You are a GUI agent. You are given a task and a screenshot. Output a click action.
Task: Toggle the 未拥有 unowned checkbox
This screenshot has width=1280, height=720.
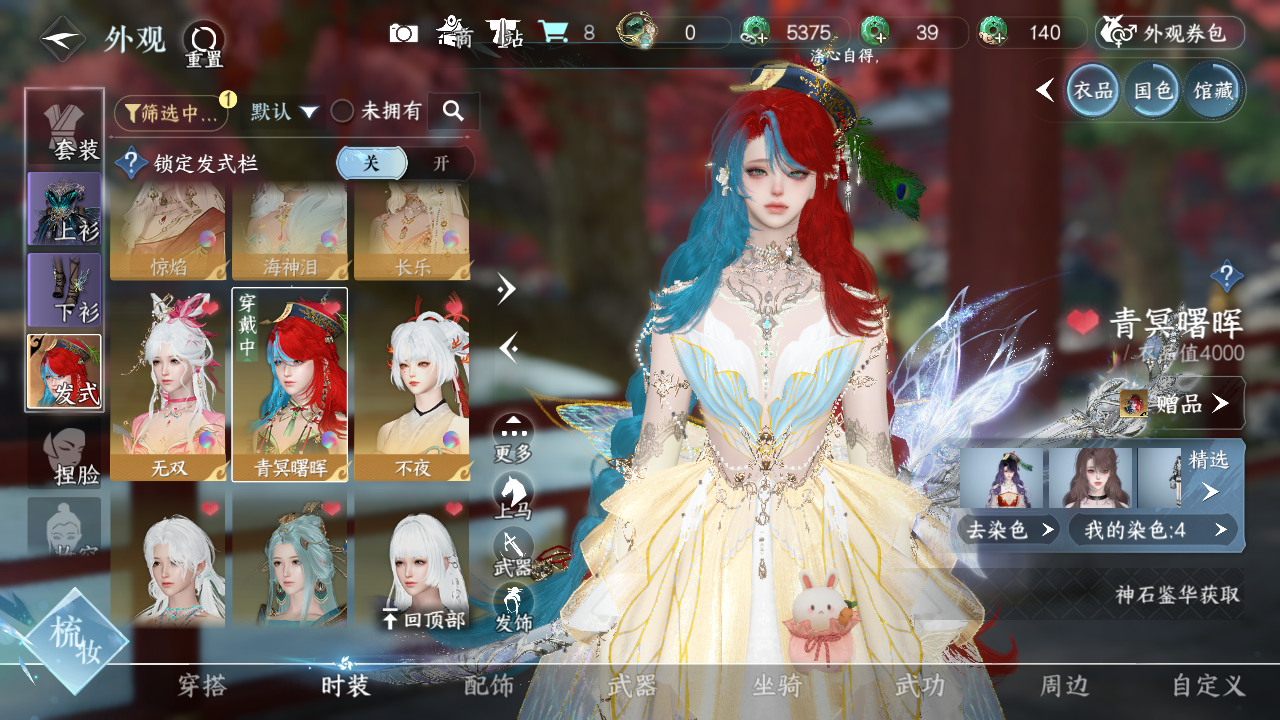coord(343,112)
